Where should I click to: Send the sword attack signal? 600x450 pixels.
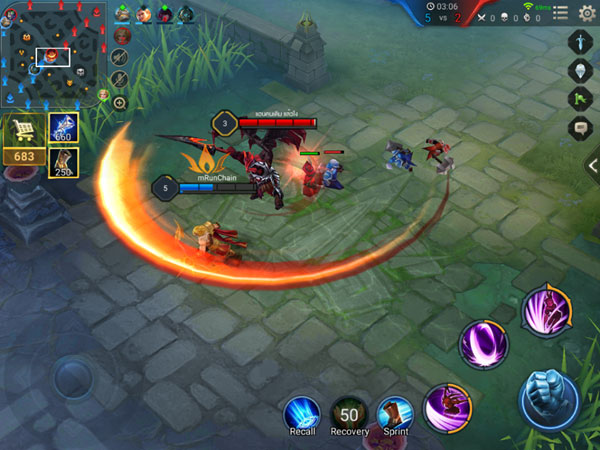click(582, 43)
